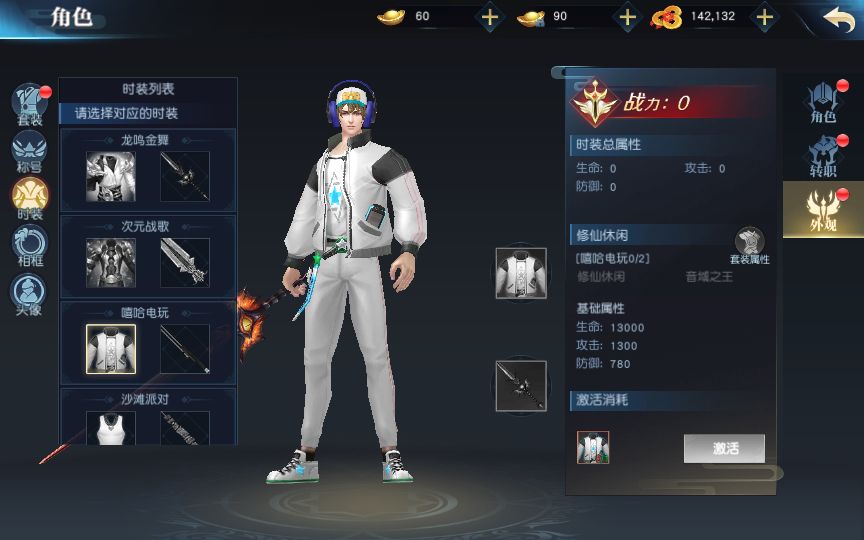This screenshot has height=540, width=864.
Task: Pick the 次元战歌 armor outfit
Action: 110,262
